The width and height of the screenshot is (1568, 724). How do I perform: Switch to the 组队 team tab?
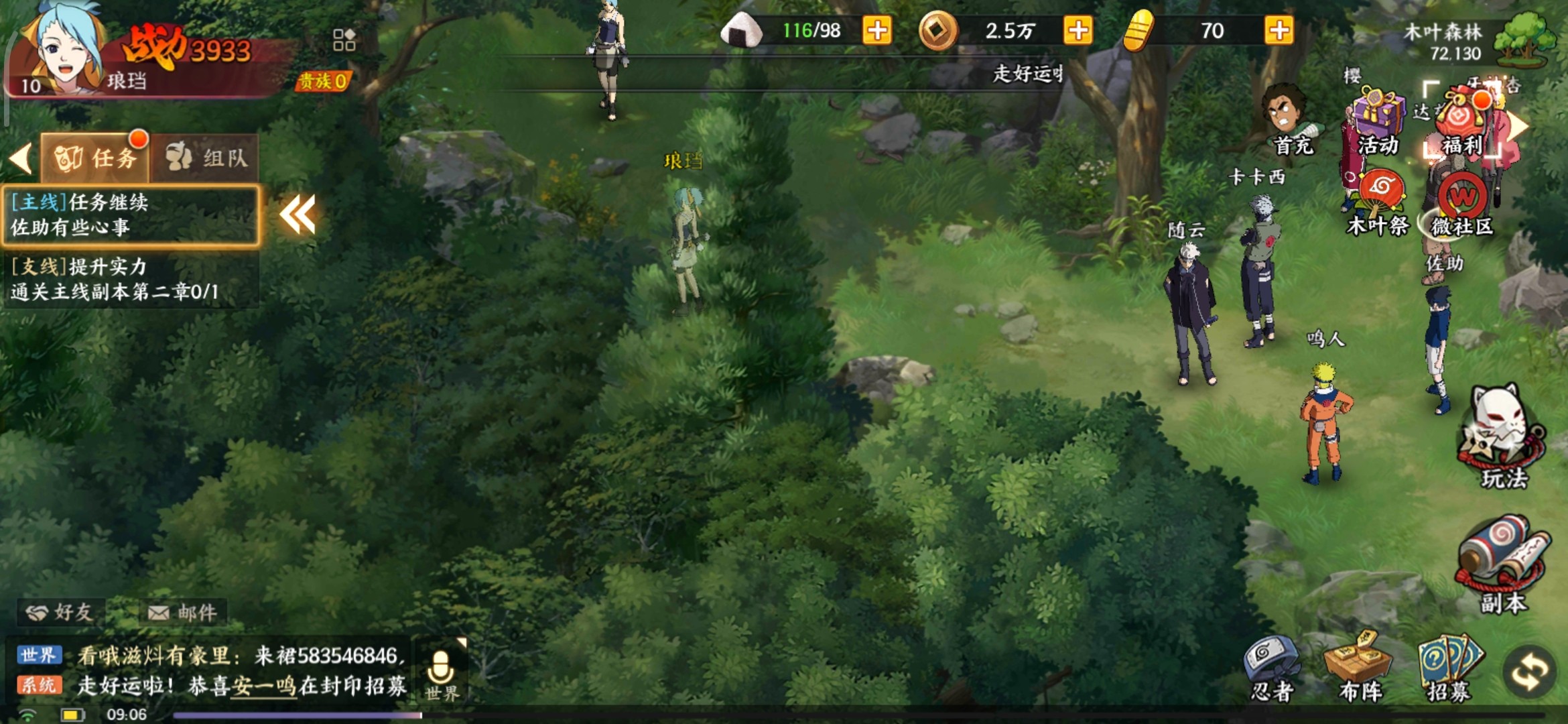click(x=206, y=158)
